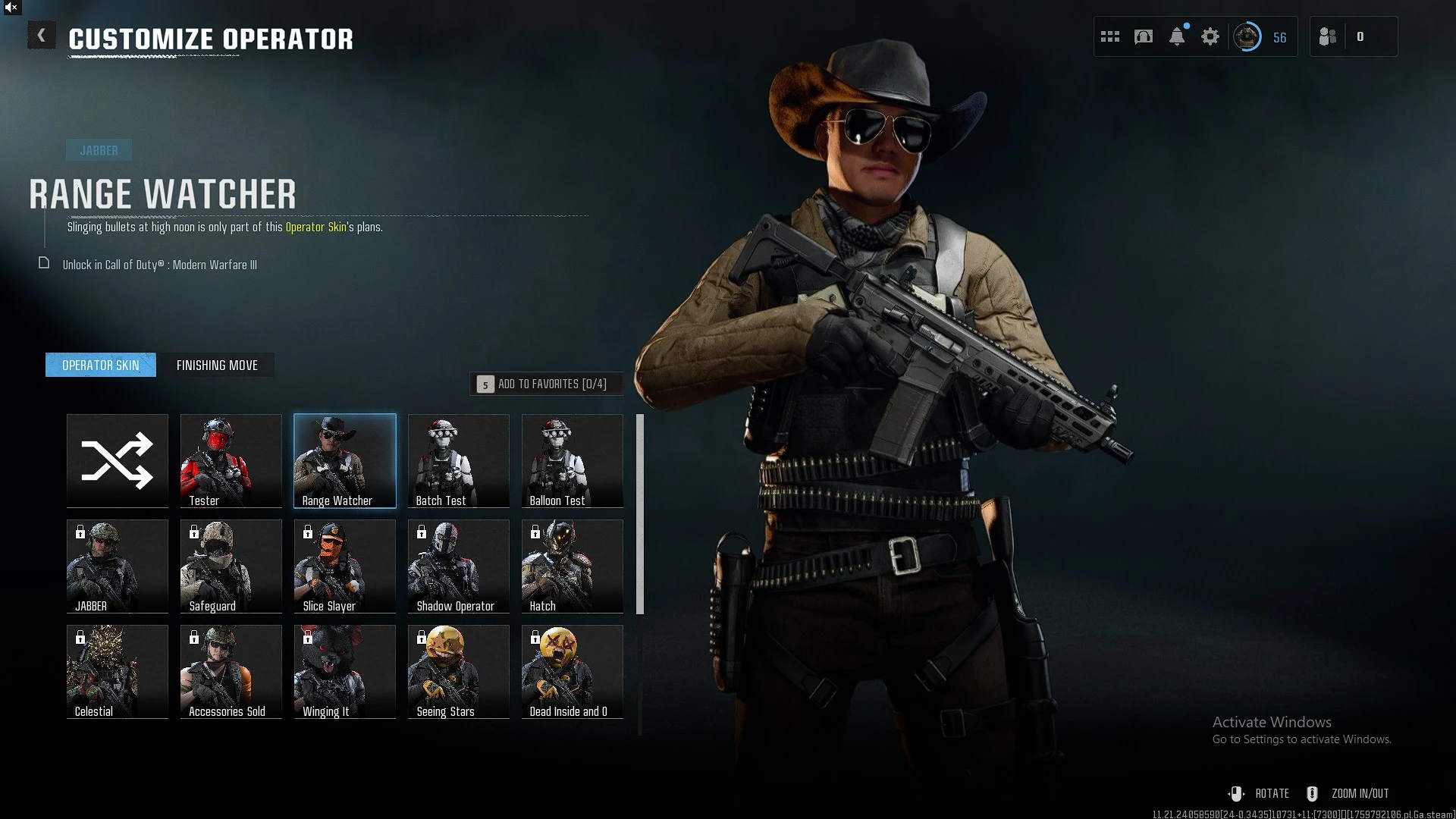Pick the Range Watcher cowboy skin
This screenshot has width=1456, height=819.
click(345, 460)
